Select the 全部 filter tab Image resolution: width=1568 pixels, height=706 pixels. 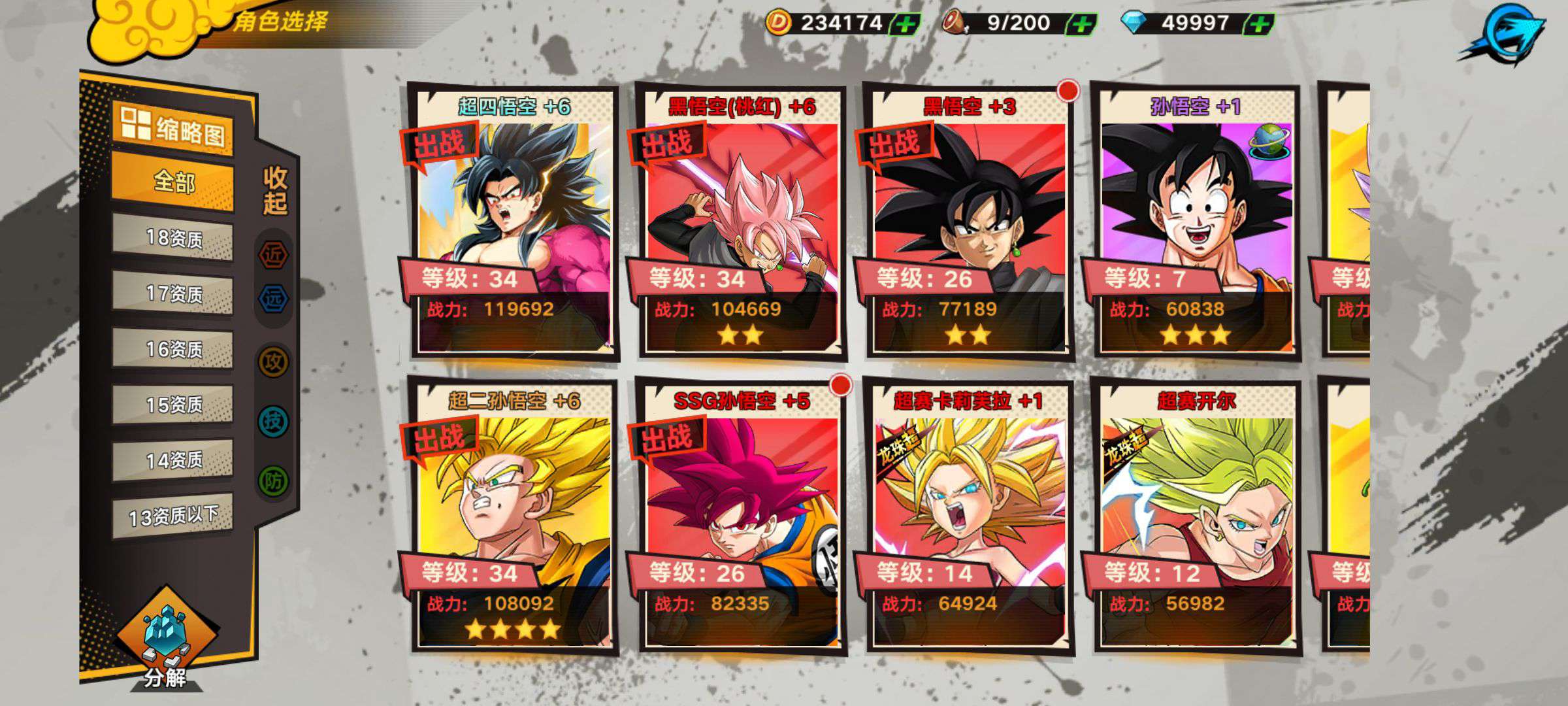point(173,182)
